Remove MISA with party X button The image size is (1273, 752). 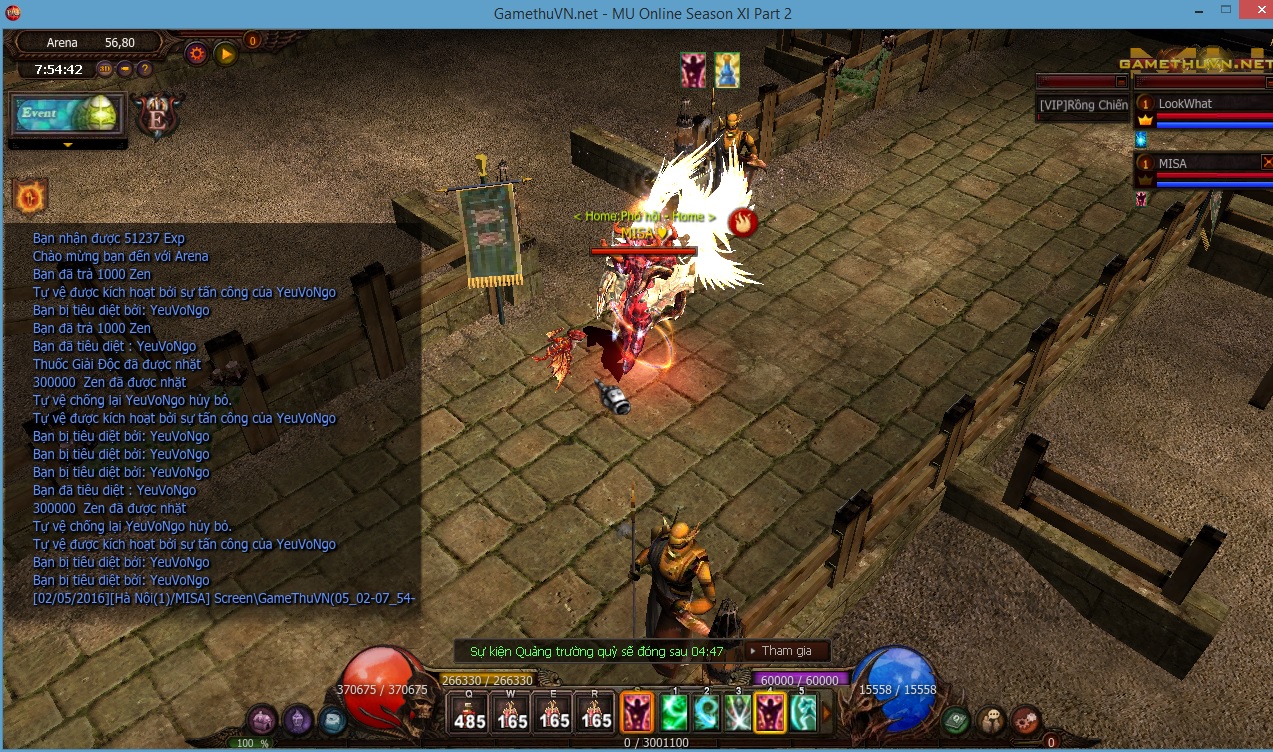pos(1267,161)
